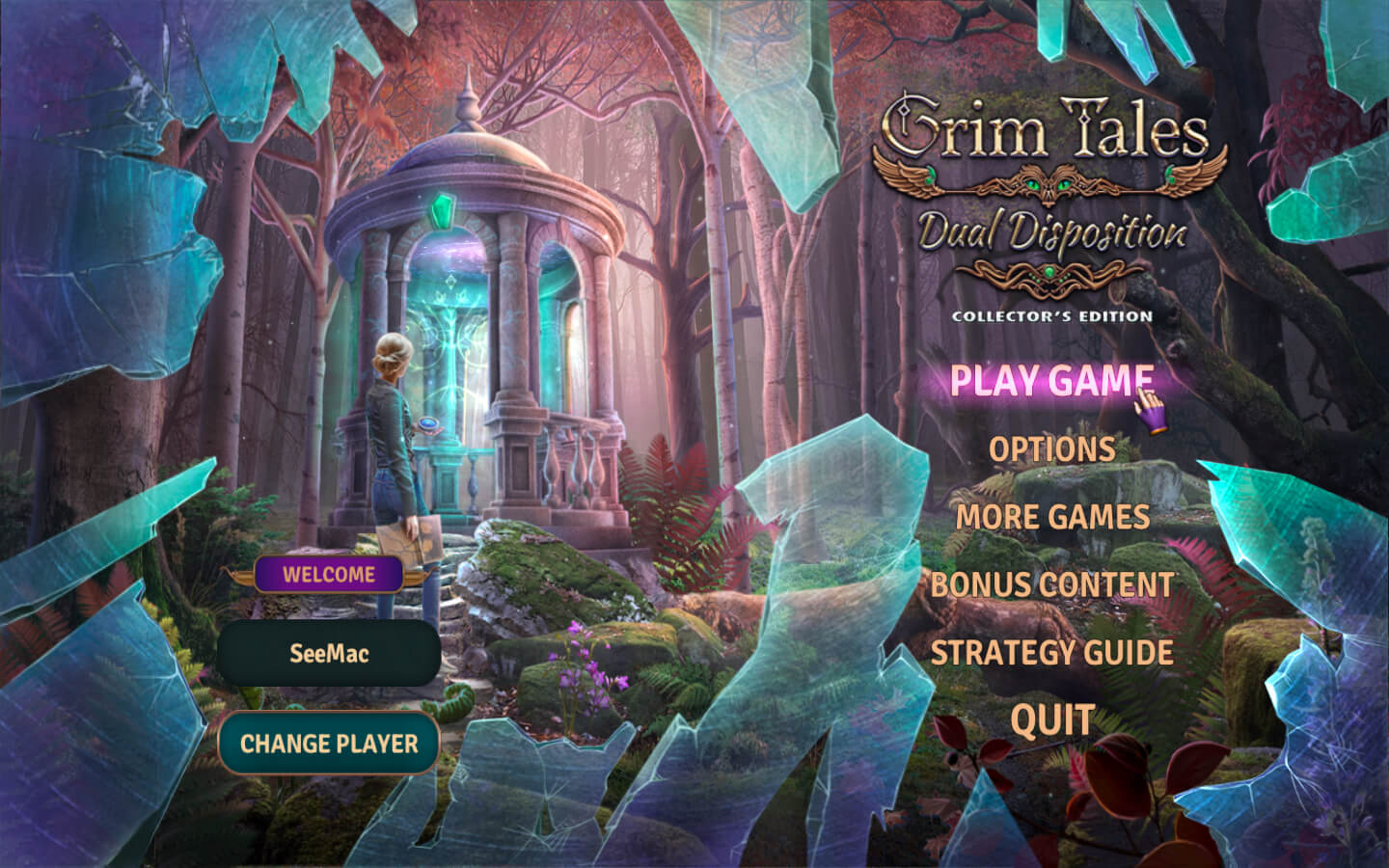Browse More Games

[x=1052, y=517]
